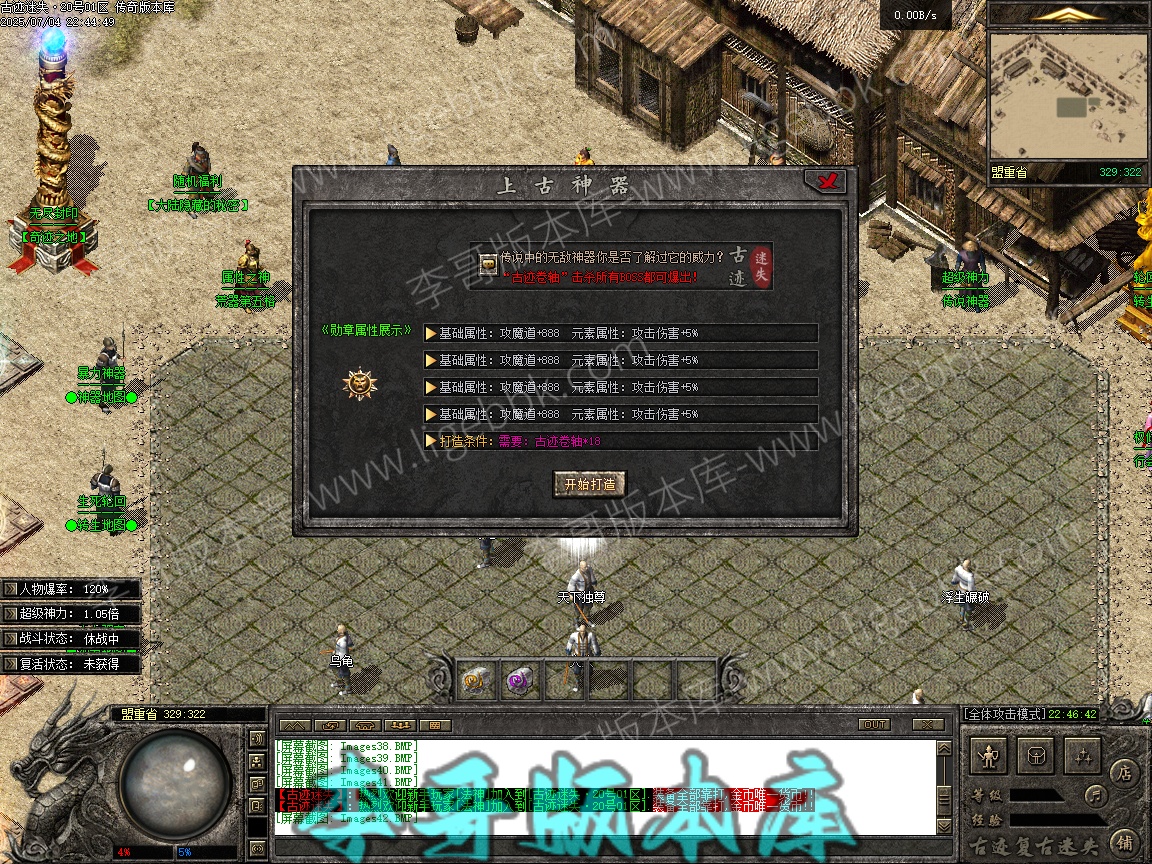Open the 铺 stall round button
Viewport: 1152px width, 864px height.
tap(1125, 841)
